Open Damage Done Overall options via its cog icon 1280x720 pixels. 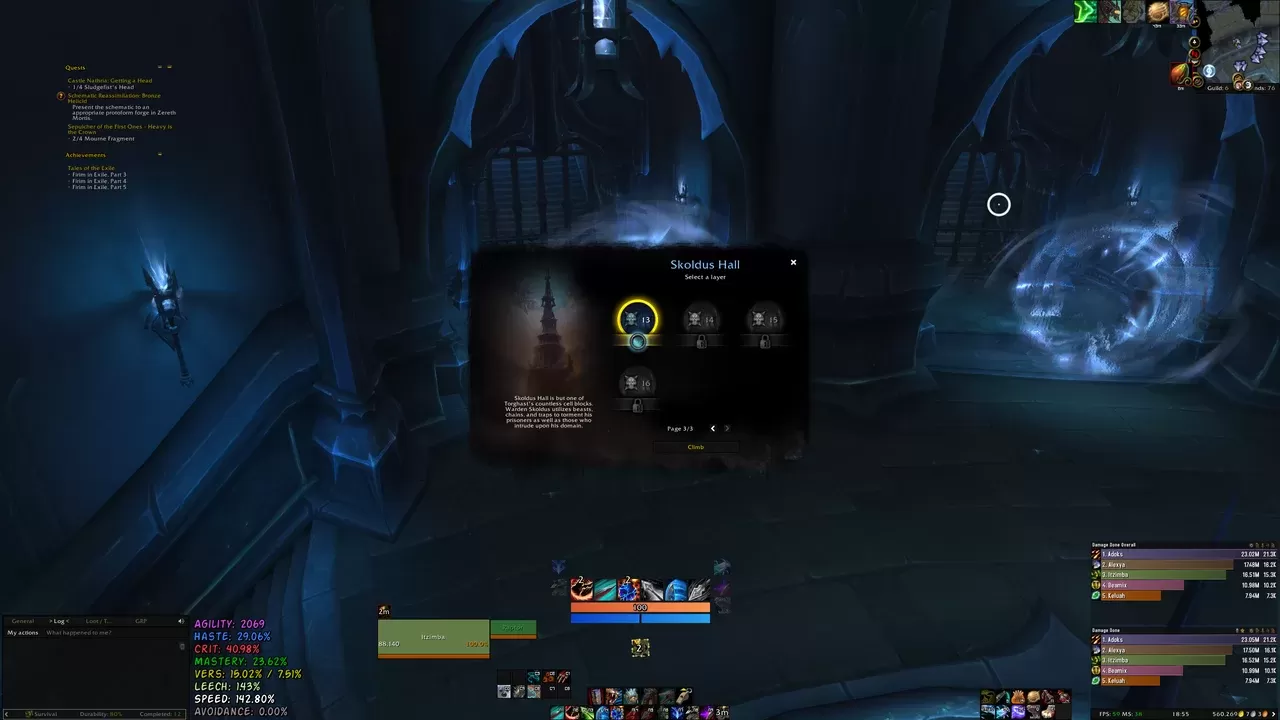coord(1251,545)
